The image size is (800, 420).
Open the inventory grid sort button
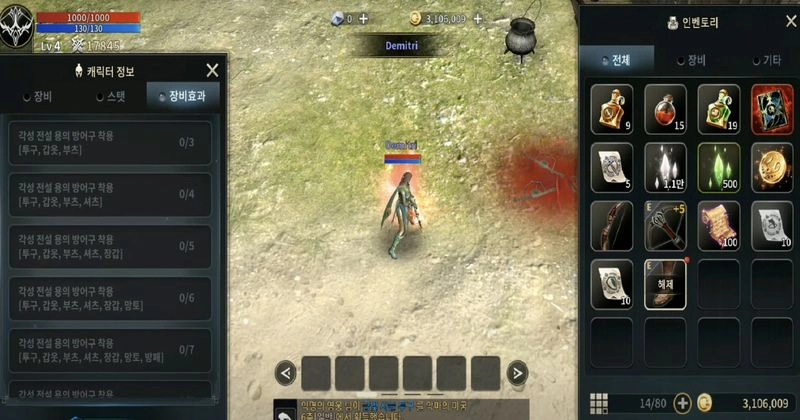coord(598,403)
